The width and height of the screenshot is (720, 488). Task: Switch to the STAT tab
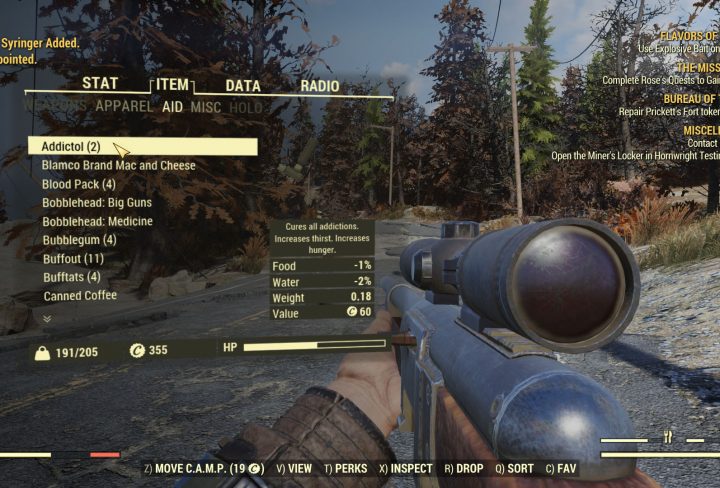tap(100, 85)
